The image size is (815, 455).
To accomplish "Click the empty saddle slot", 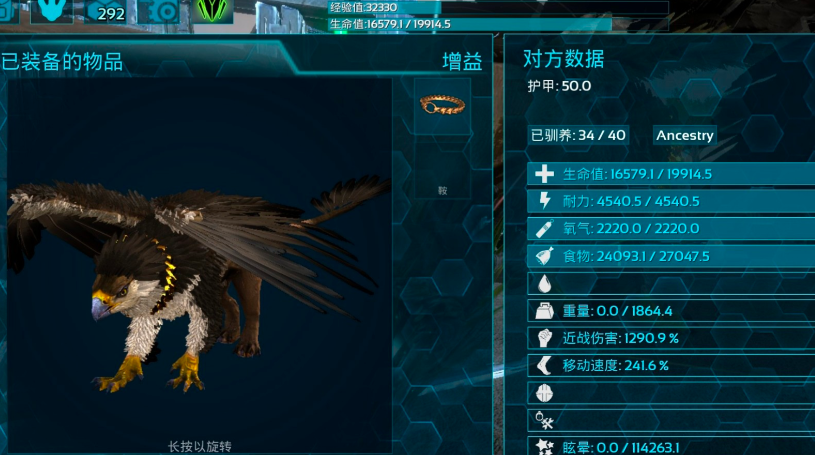I will click(442, 172).
